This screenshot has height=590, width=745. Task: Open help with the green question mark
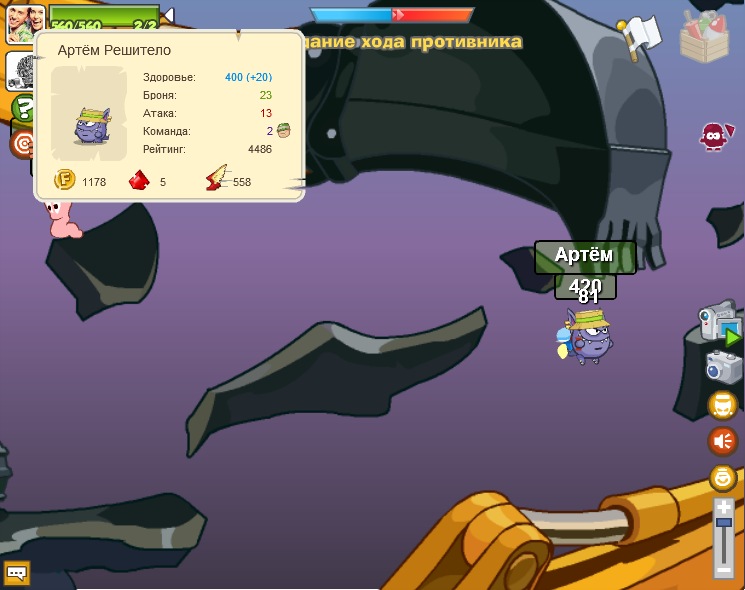[x=23, y=108]
